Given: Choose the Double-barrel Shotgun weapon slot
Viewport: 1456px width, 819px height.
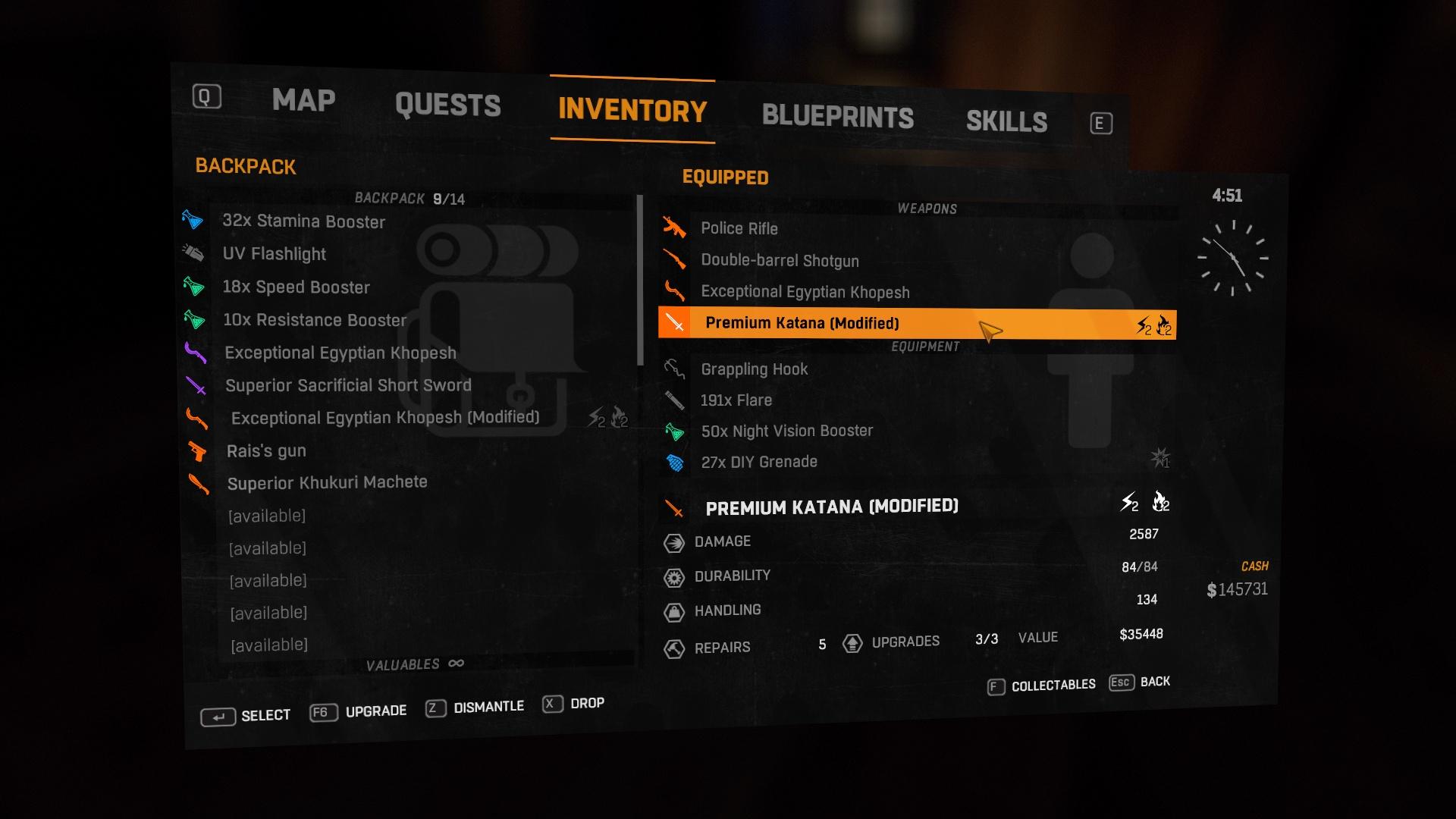Looking at the screenshot, I should [x=780, y=261].
